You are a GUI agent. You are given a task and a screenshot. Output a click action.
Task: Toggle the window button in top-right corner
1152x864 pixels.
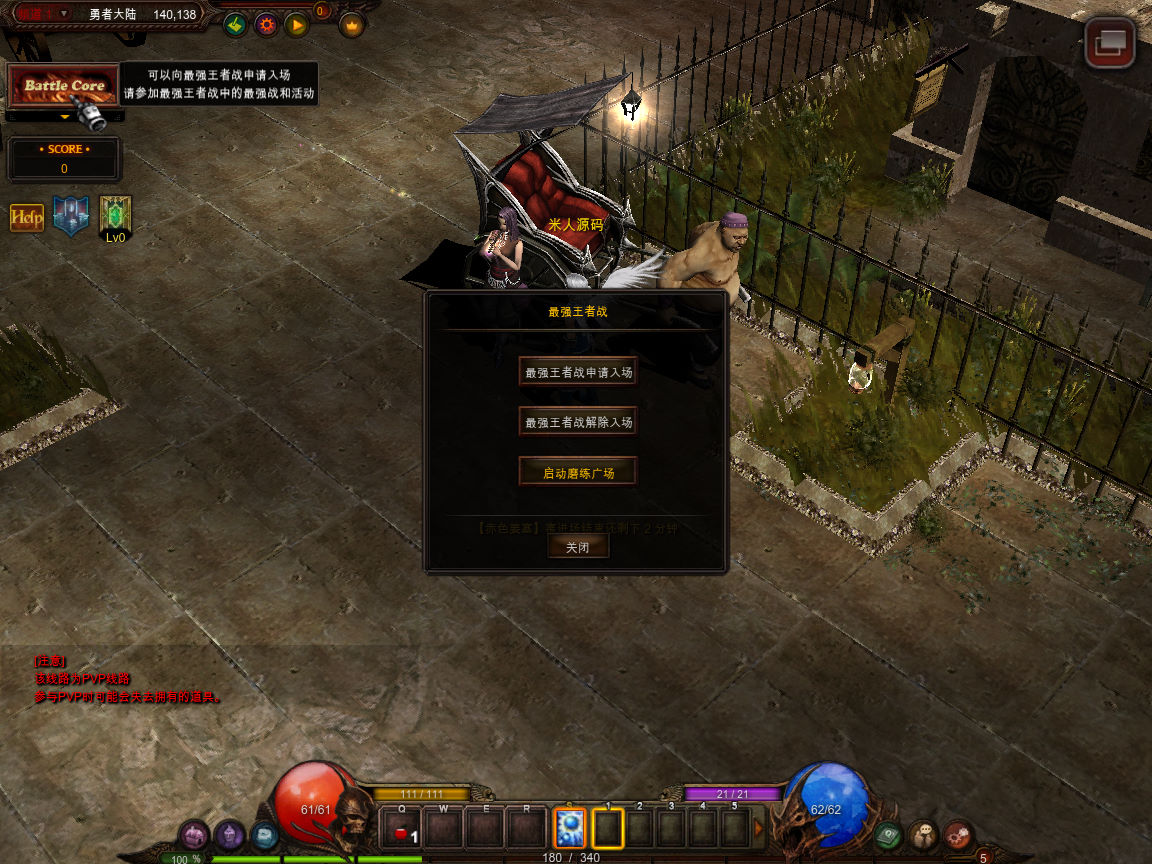coord(1111,43)
